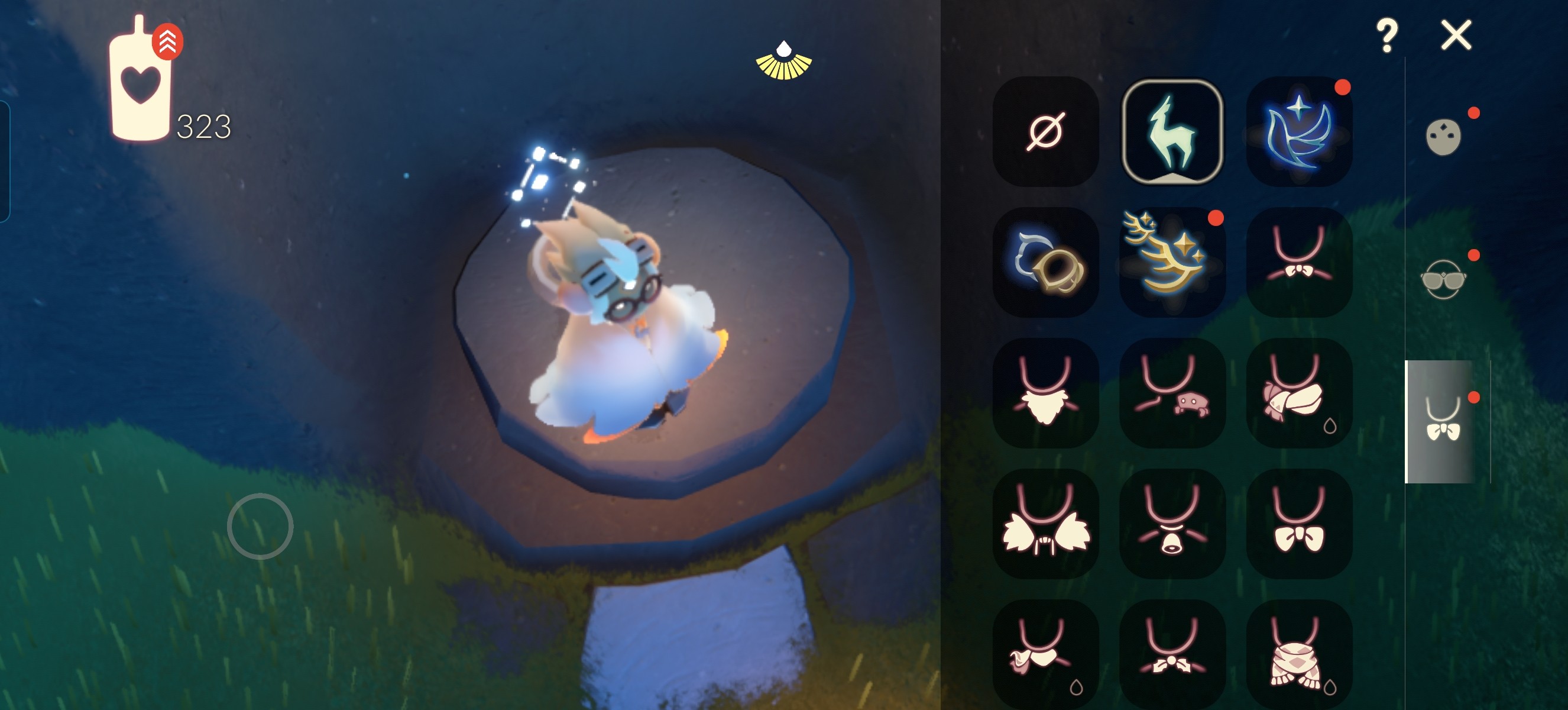This screenshot has height=710, width=1568.
Task: Close the outfit closet panel
Action: (x=1456, y=35)
